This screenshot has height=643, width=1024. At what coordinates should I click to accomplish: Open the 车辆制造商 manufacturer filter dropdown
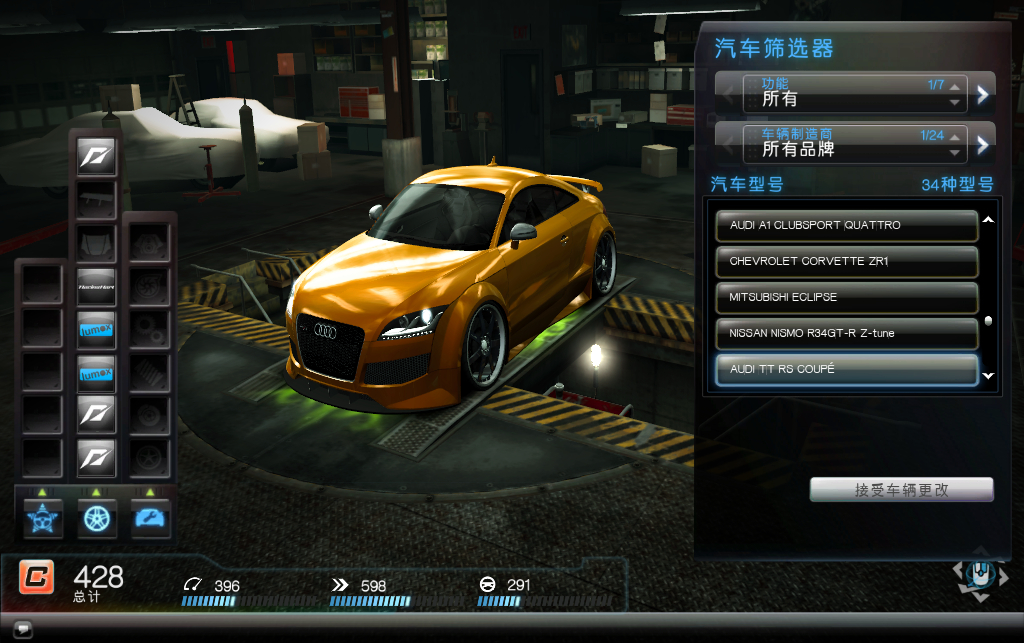point(854,143)
